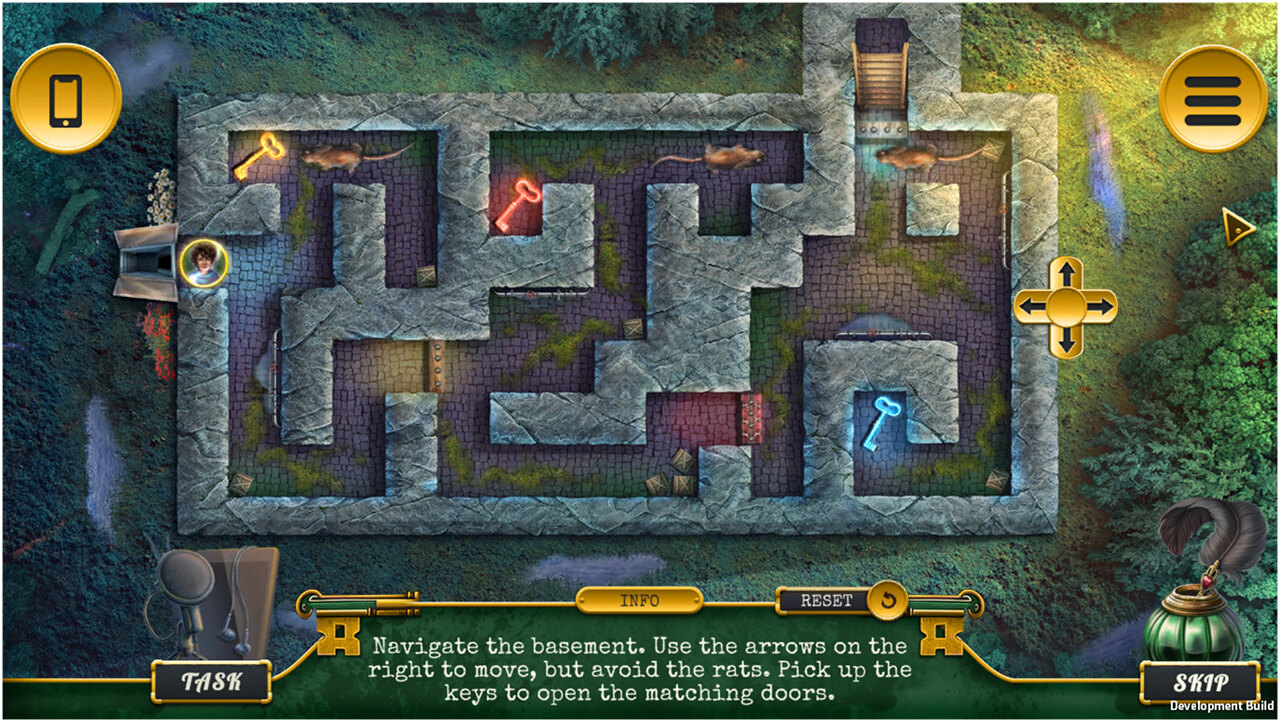Click the golden triangle arrow indicator
Image resolution: width=1280 pixels, height=722 pixels.
tap(1238, 229)
